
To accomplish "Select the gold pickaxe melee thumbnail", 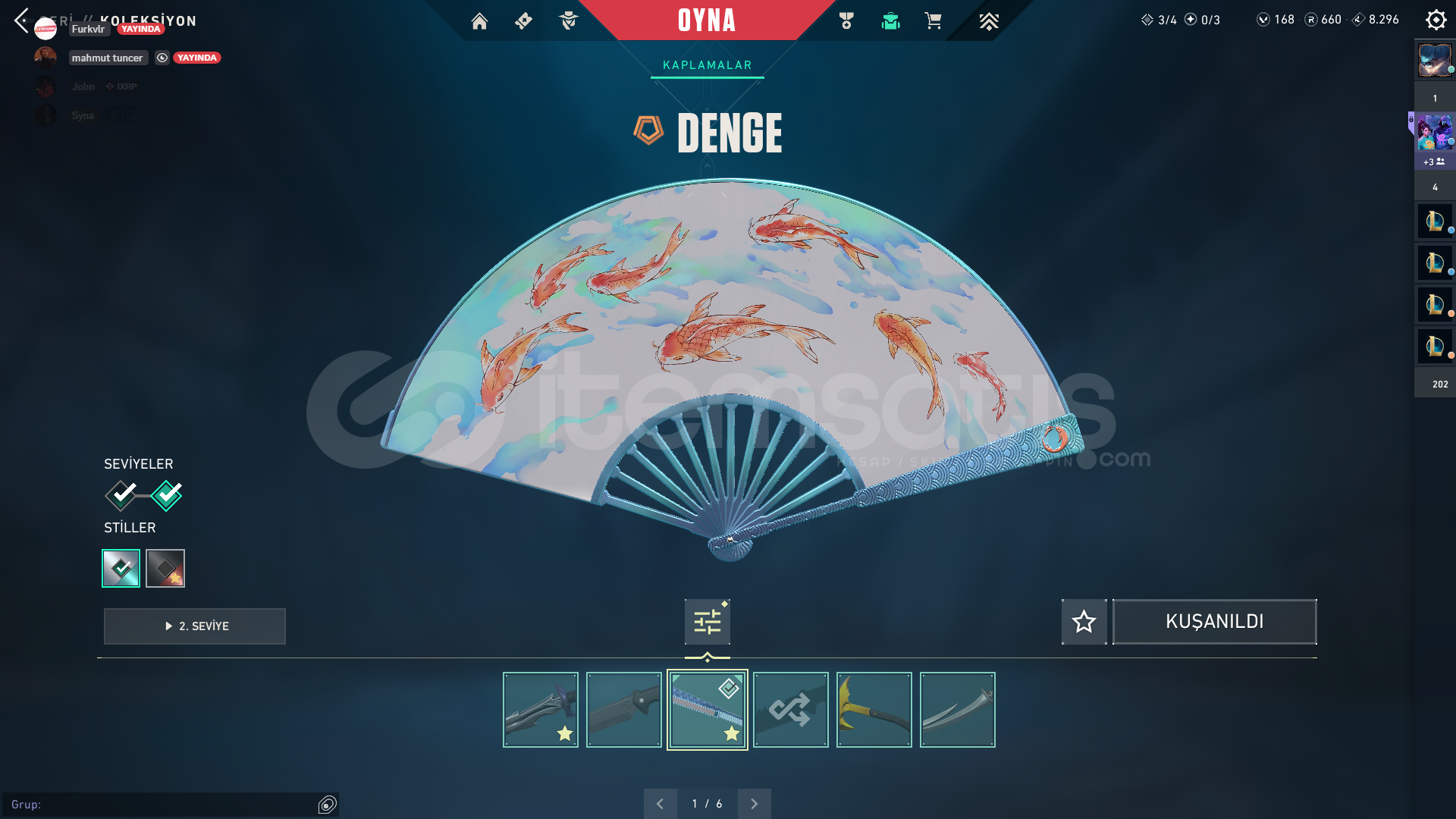I will 874,710.
